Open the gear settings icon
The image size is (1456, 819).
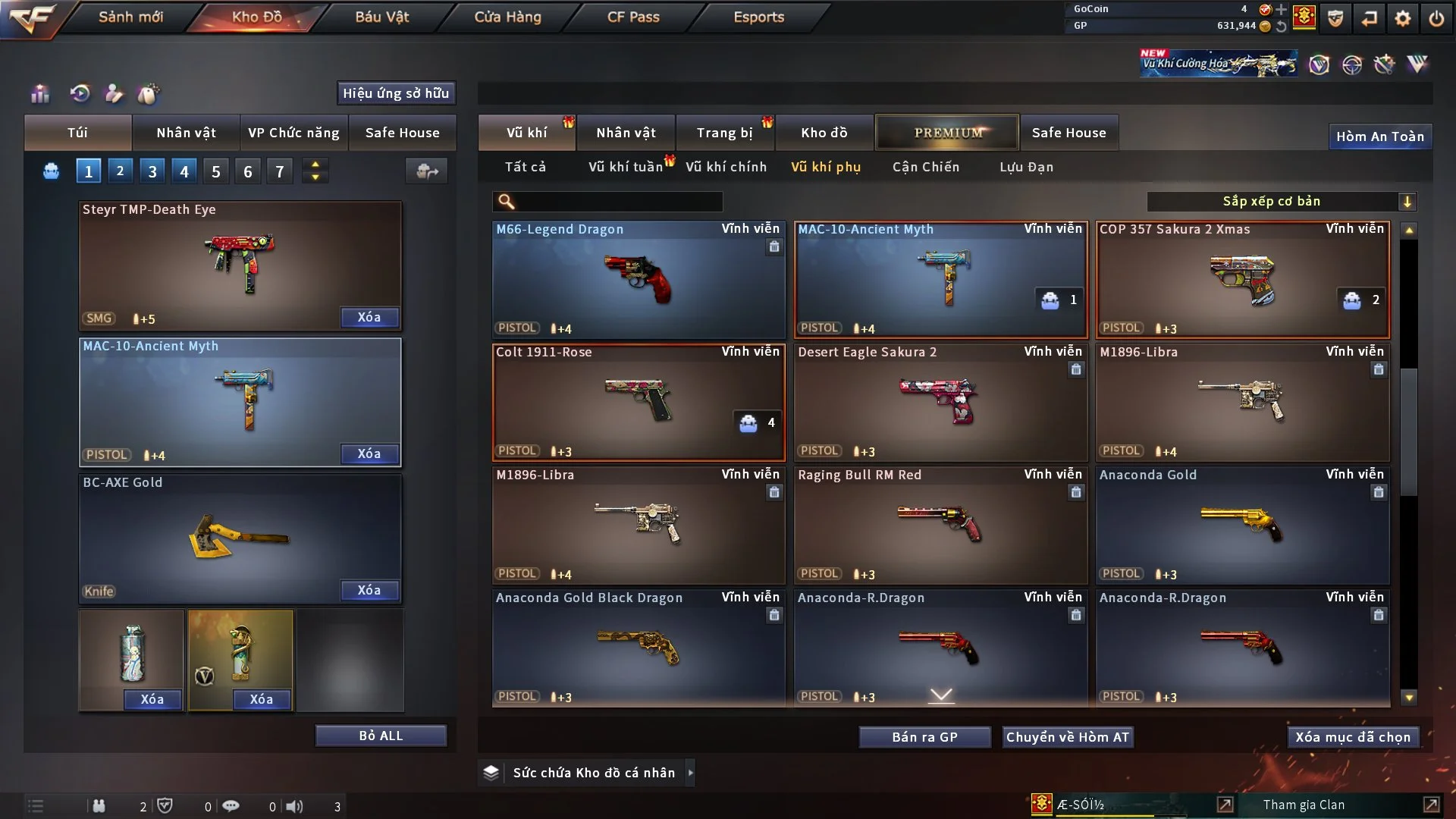[1403, 18]
